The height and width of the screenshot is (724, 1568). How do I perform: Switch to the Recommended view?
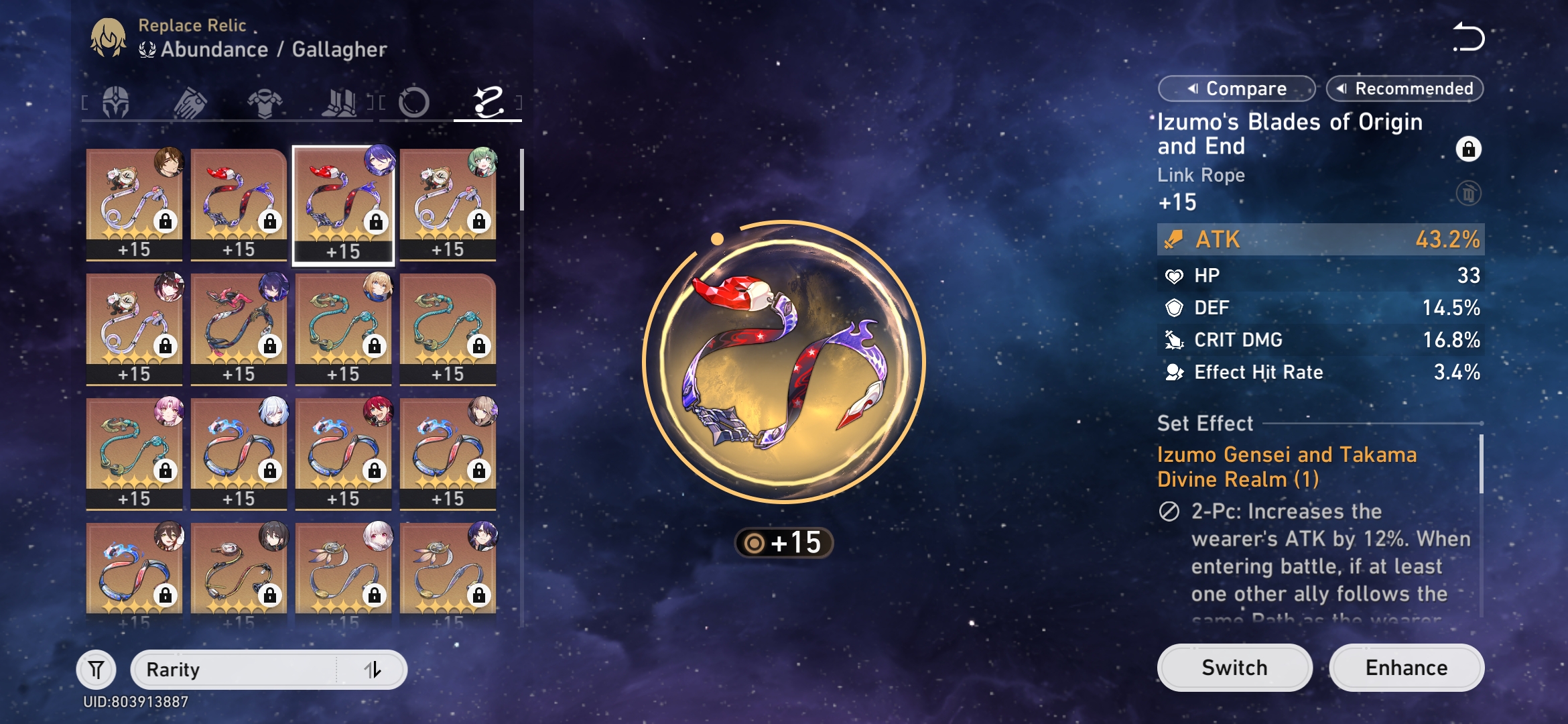(x=1404, y=88)
